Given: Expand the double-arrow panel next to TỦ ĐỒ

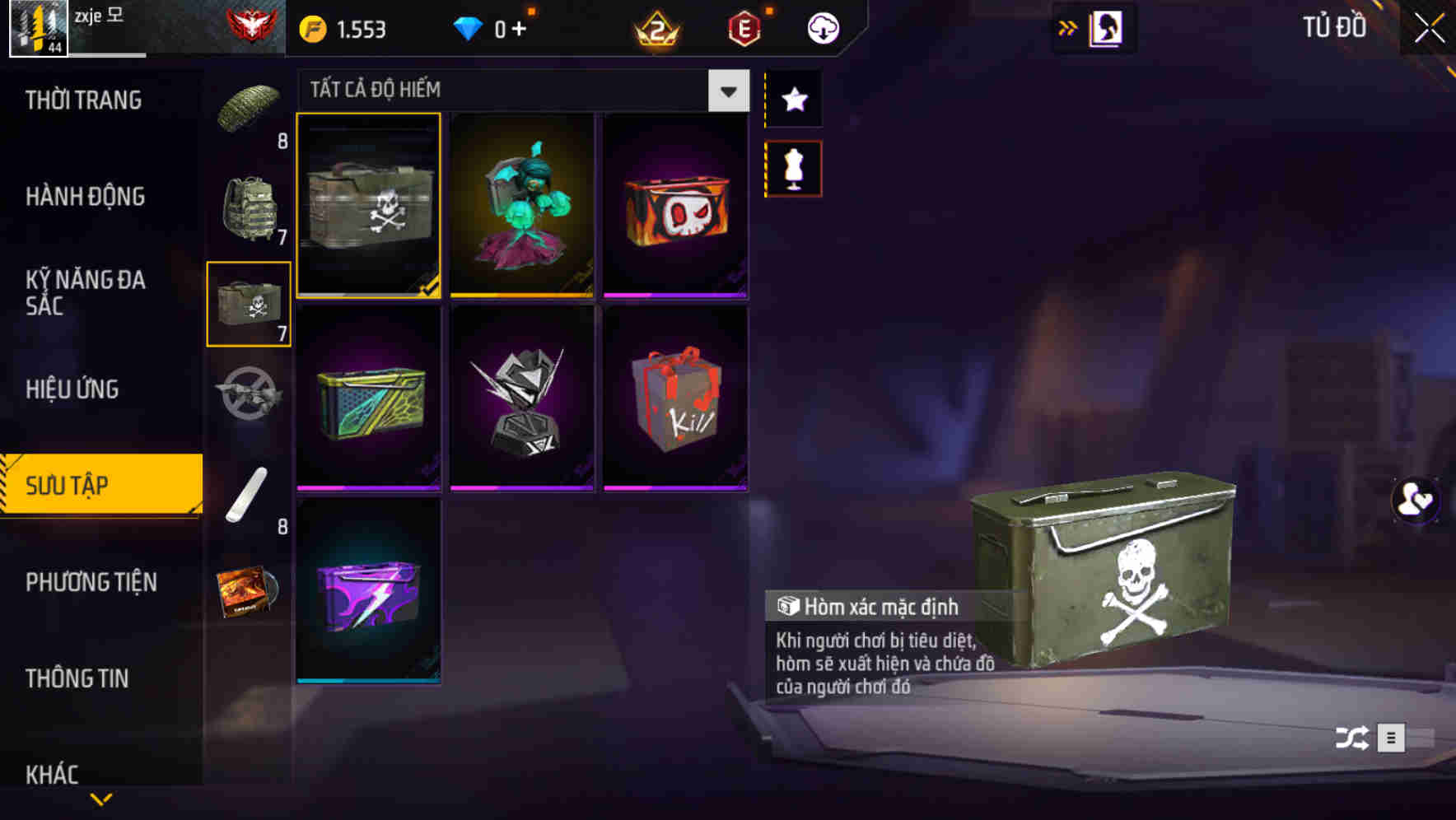Looking at the screenshot, I should pyautogui.click(x=1068, y=27).
